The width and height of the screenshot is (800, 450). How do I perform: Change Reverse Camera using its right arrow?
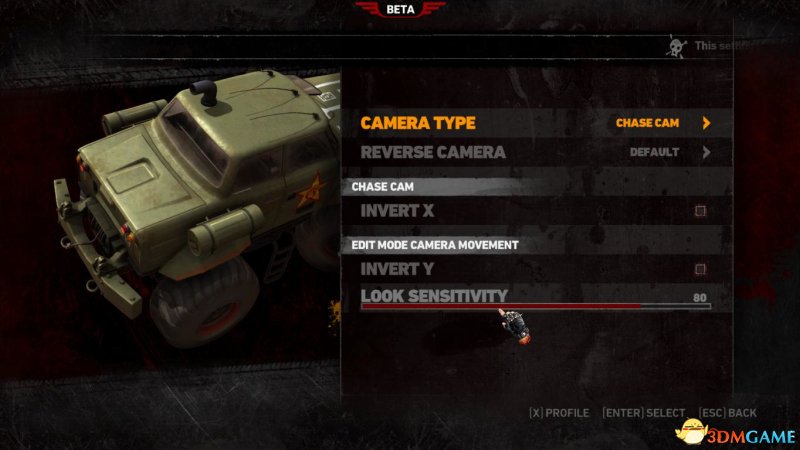point(706,153)
